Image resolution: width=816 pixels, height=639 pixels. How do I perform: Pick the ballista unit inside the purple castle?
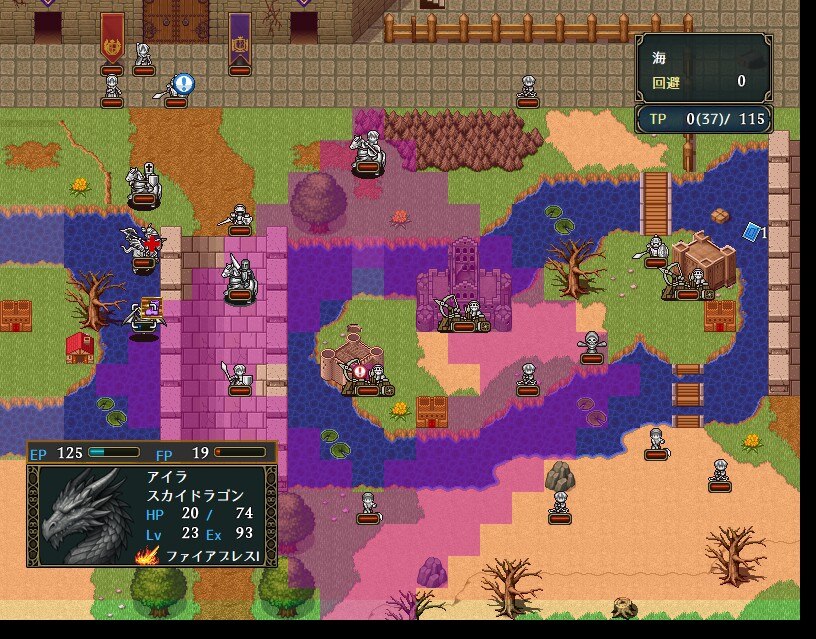tap(462, 313)
